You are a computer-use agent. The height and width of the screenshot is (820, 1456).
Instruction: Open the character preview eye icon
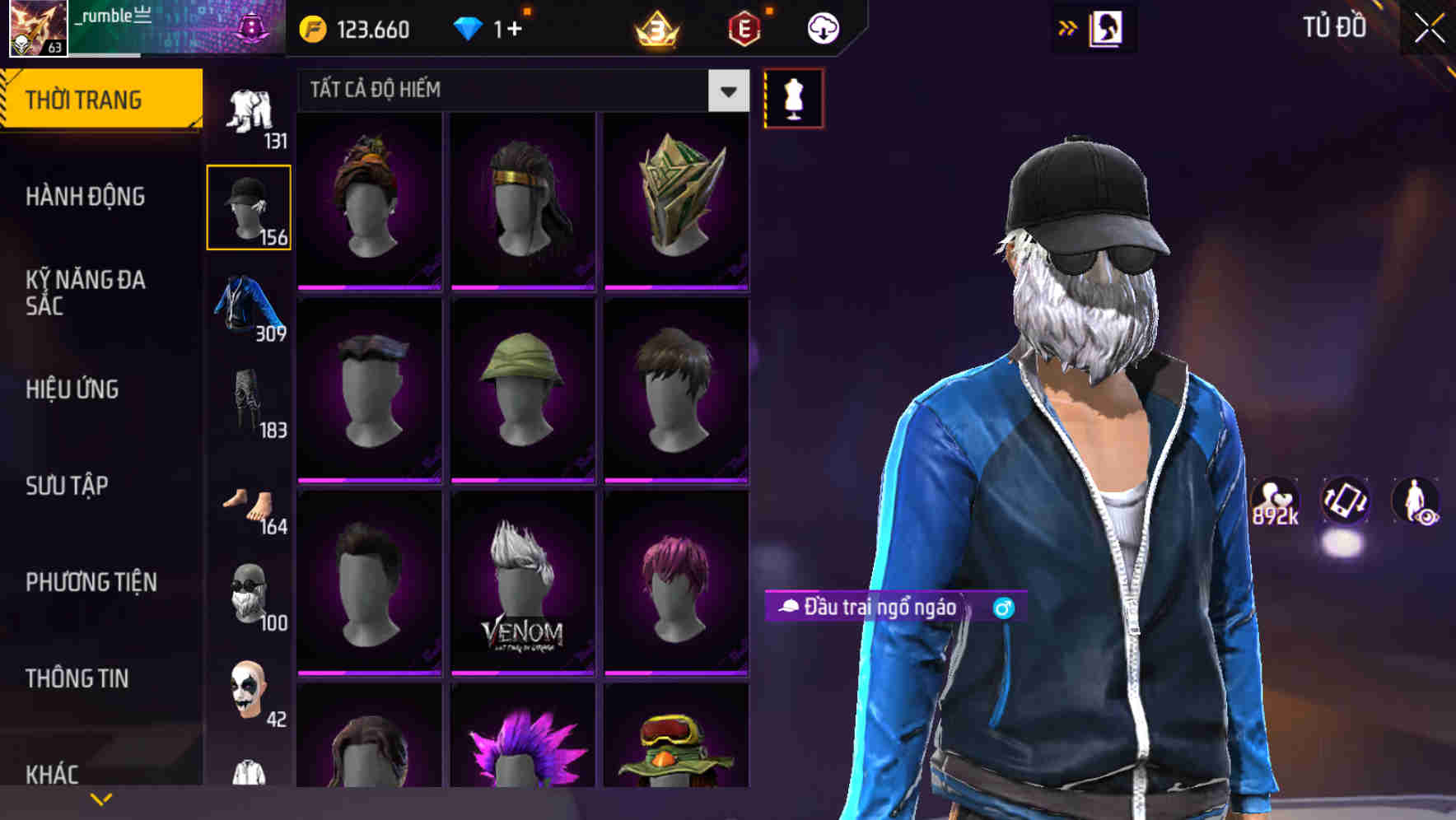click(1418, 504)
